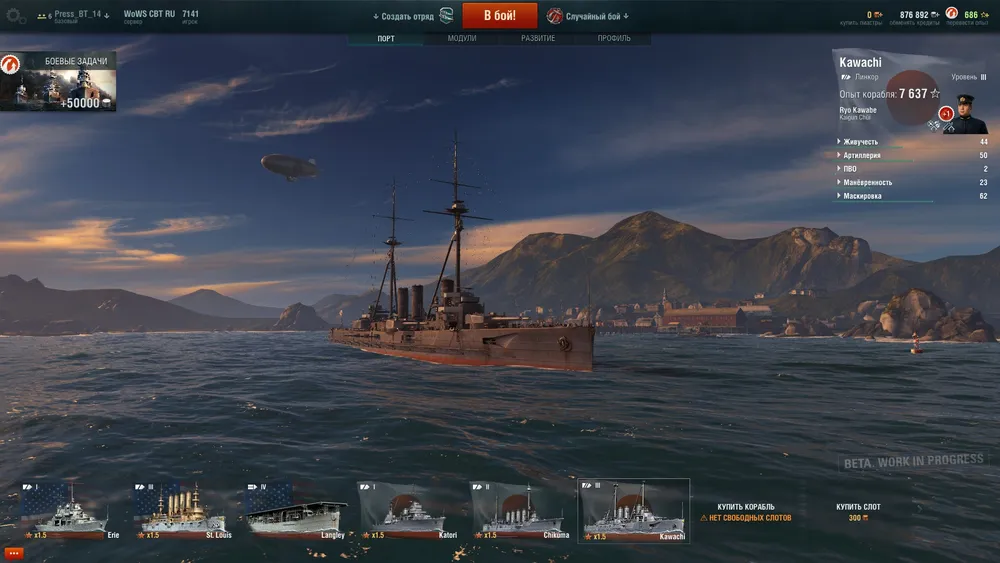Select the Kawachi battleship card
Screen dimensions: 1000x563
(x=633, y=511)
